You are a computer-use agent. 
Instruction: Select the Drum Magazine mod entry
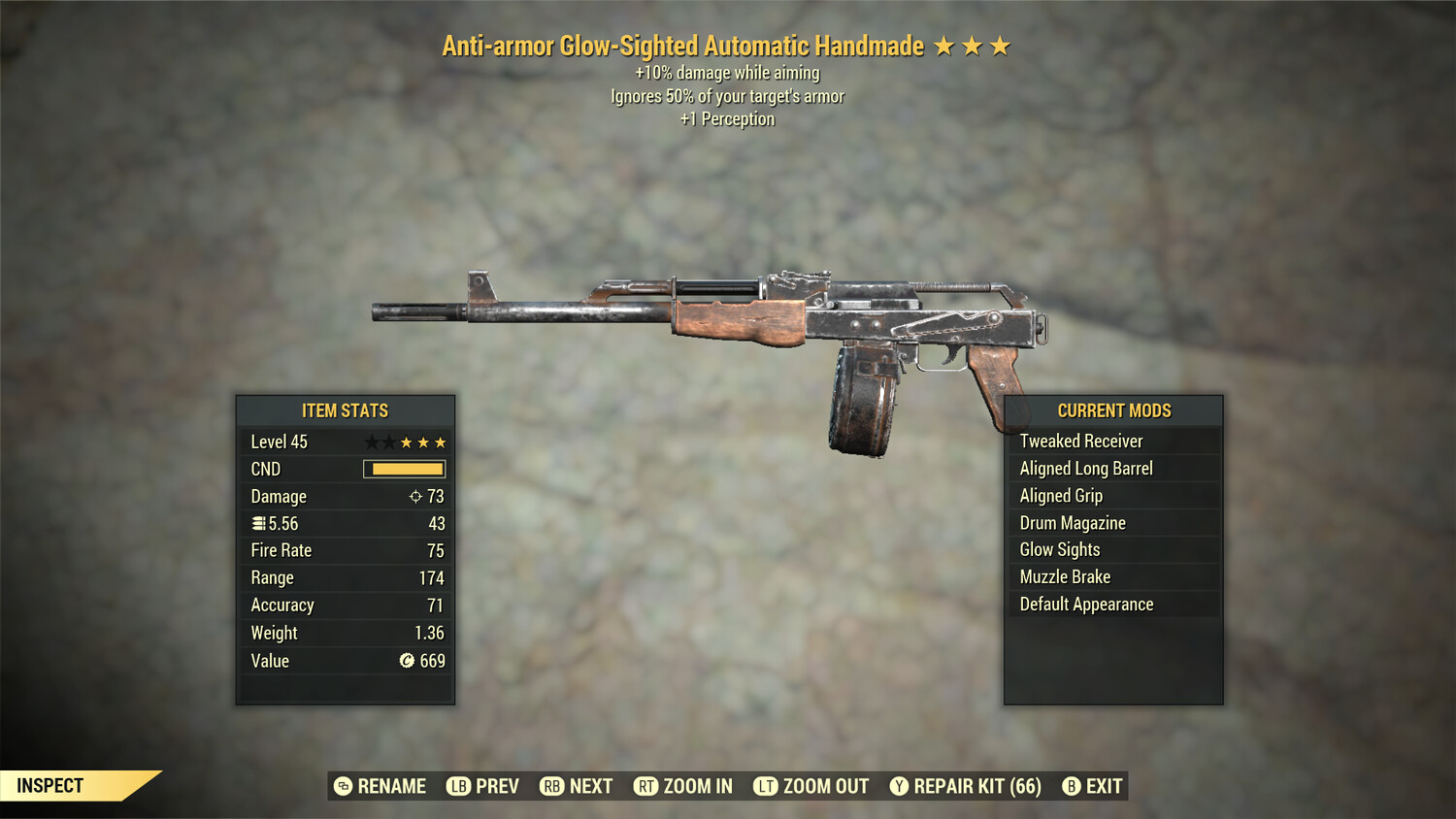(x=1072, y=522)
